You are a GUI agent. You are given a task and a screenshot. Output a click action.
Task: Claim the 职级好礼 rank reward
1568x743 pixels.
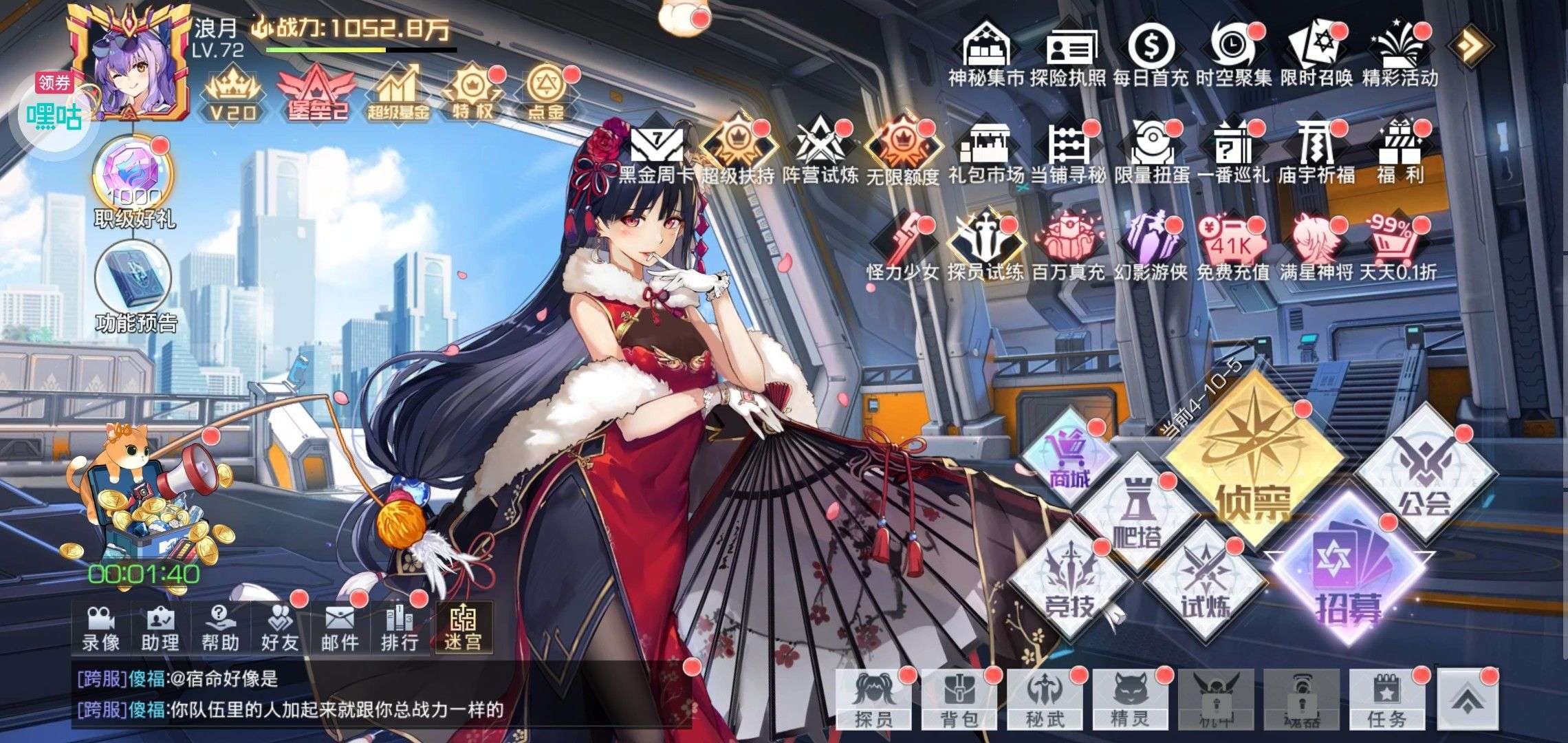coord(135,177)
